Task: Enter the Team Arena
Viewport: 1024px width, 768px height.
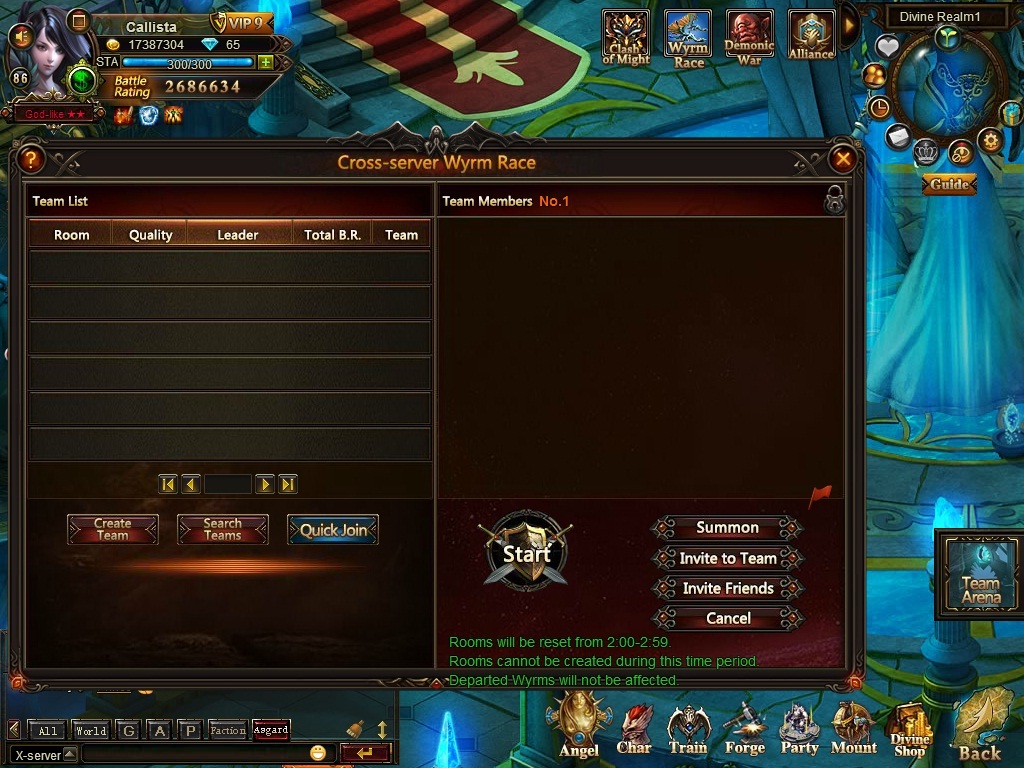Action: coord(980,575)
